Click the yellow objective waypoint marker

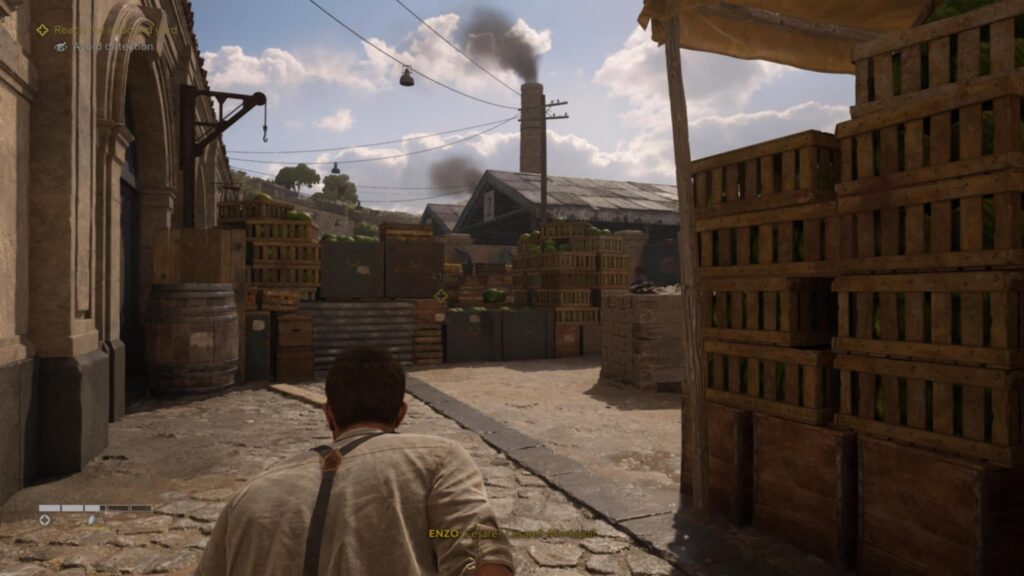pos(441,296)
